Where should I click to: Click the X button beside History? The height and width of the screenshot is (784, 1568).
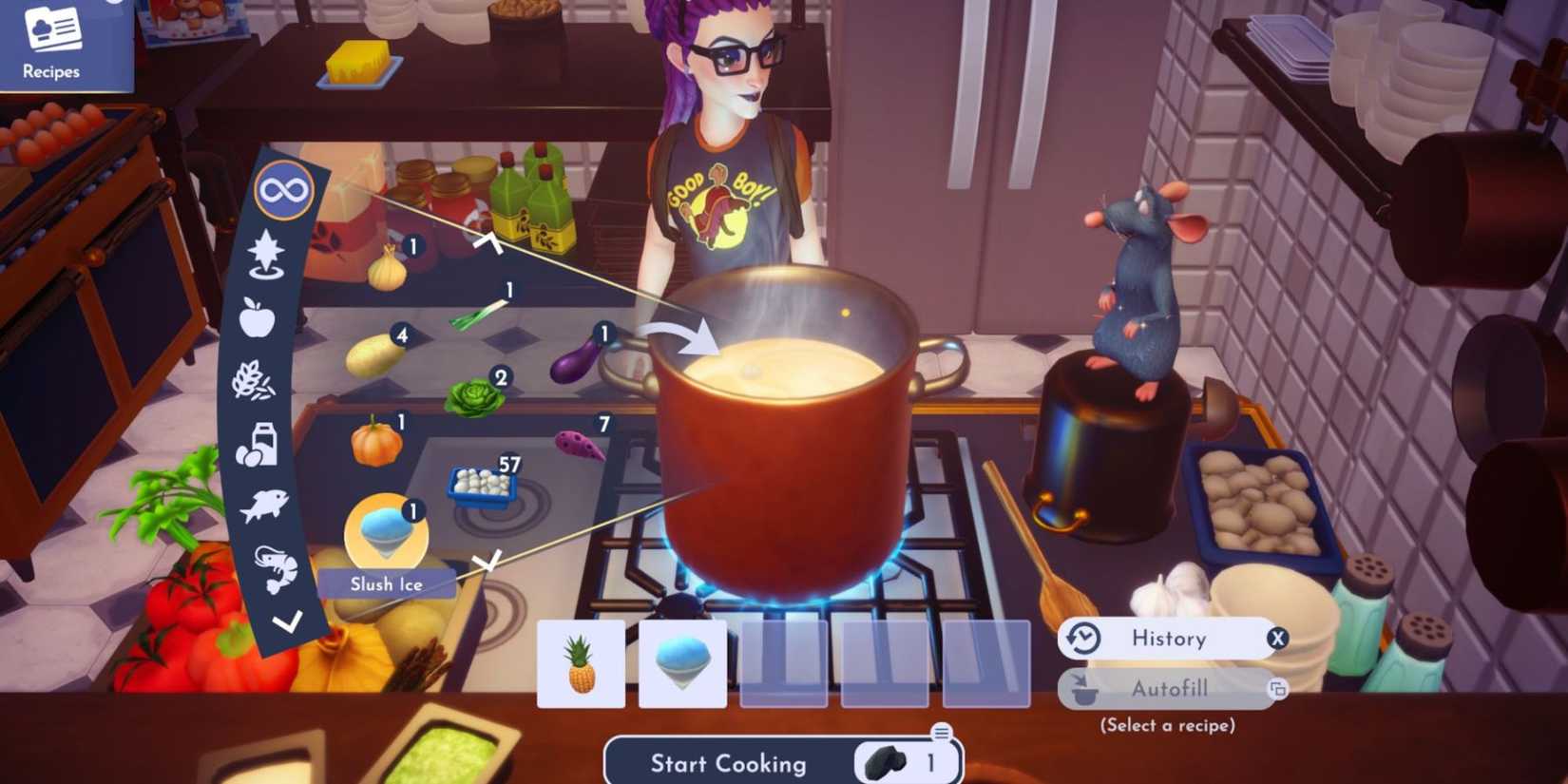[1278, 639]
